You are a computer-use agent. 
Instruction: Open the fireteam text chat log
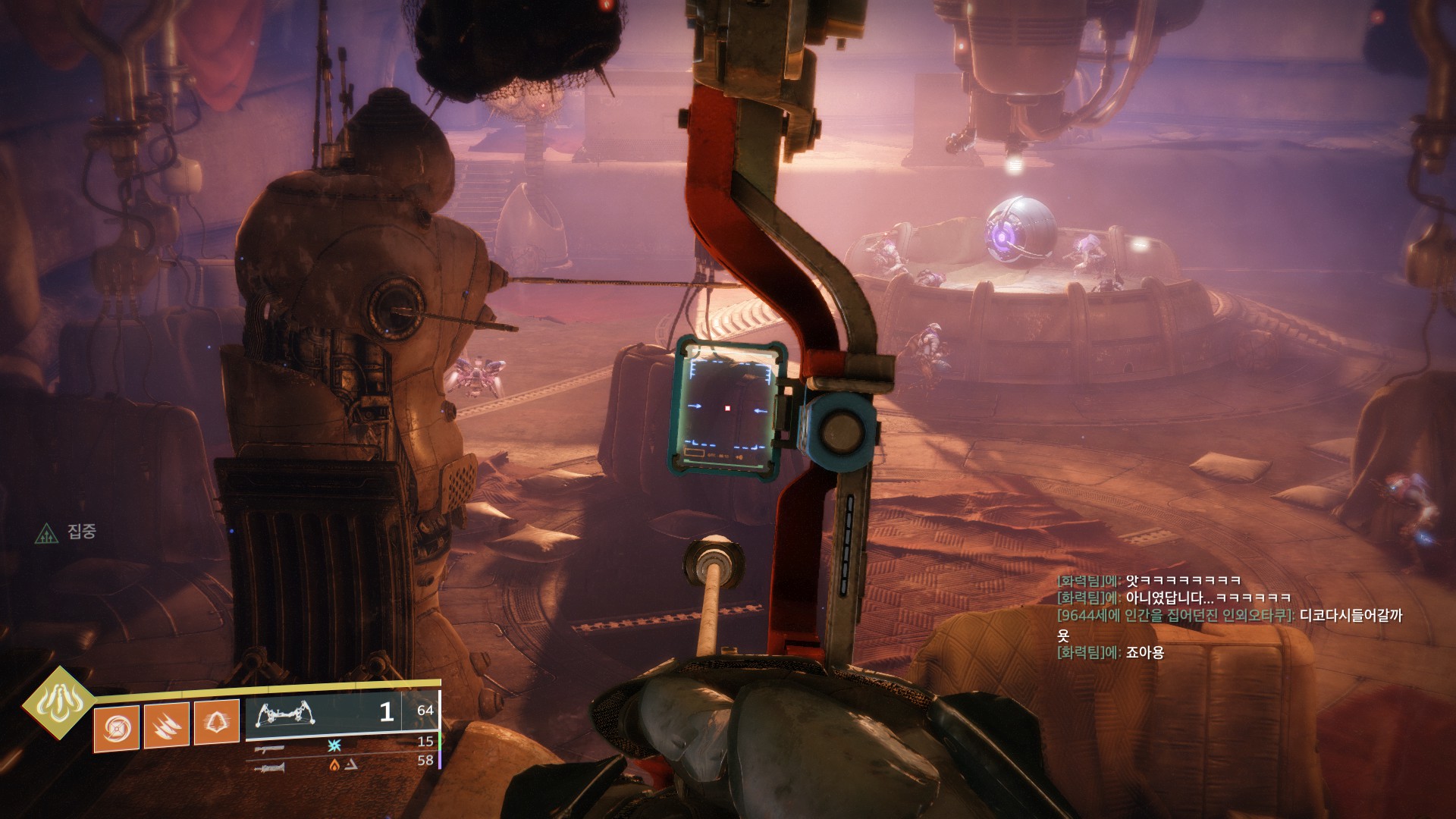[1227, 617]
